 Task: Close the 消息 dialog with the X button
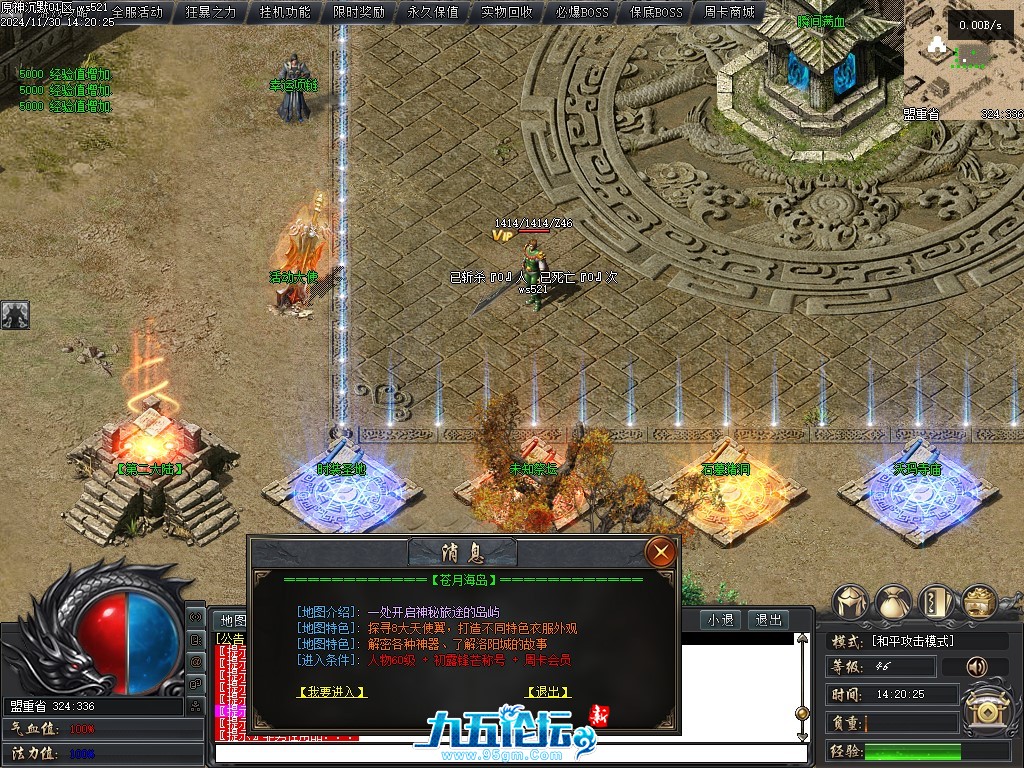(x=660, y=551)
